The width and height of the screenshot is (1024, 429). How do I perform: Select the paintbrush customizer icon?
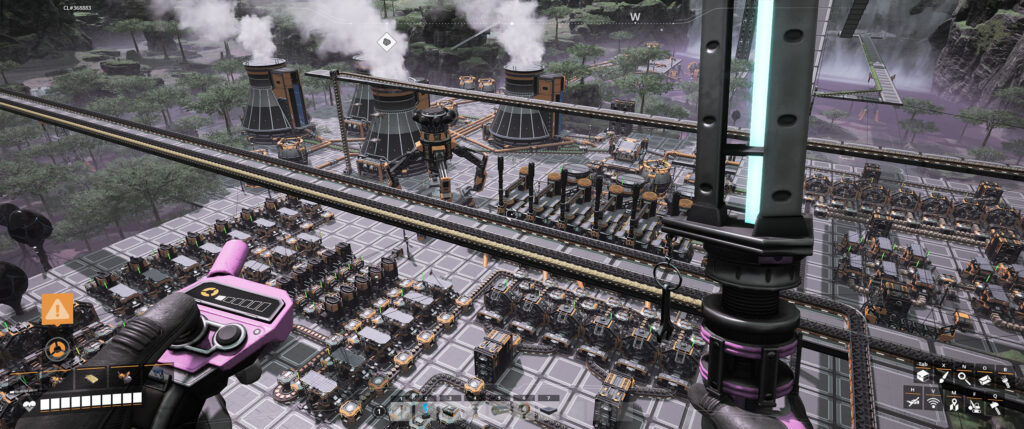pyautogui.click(x=944, y=376)
